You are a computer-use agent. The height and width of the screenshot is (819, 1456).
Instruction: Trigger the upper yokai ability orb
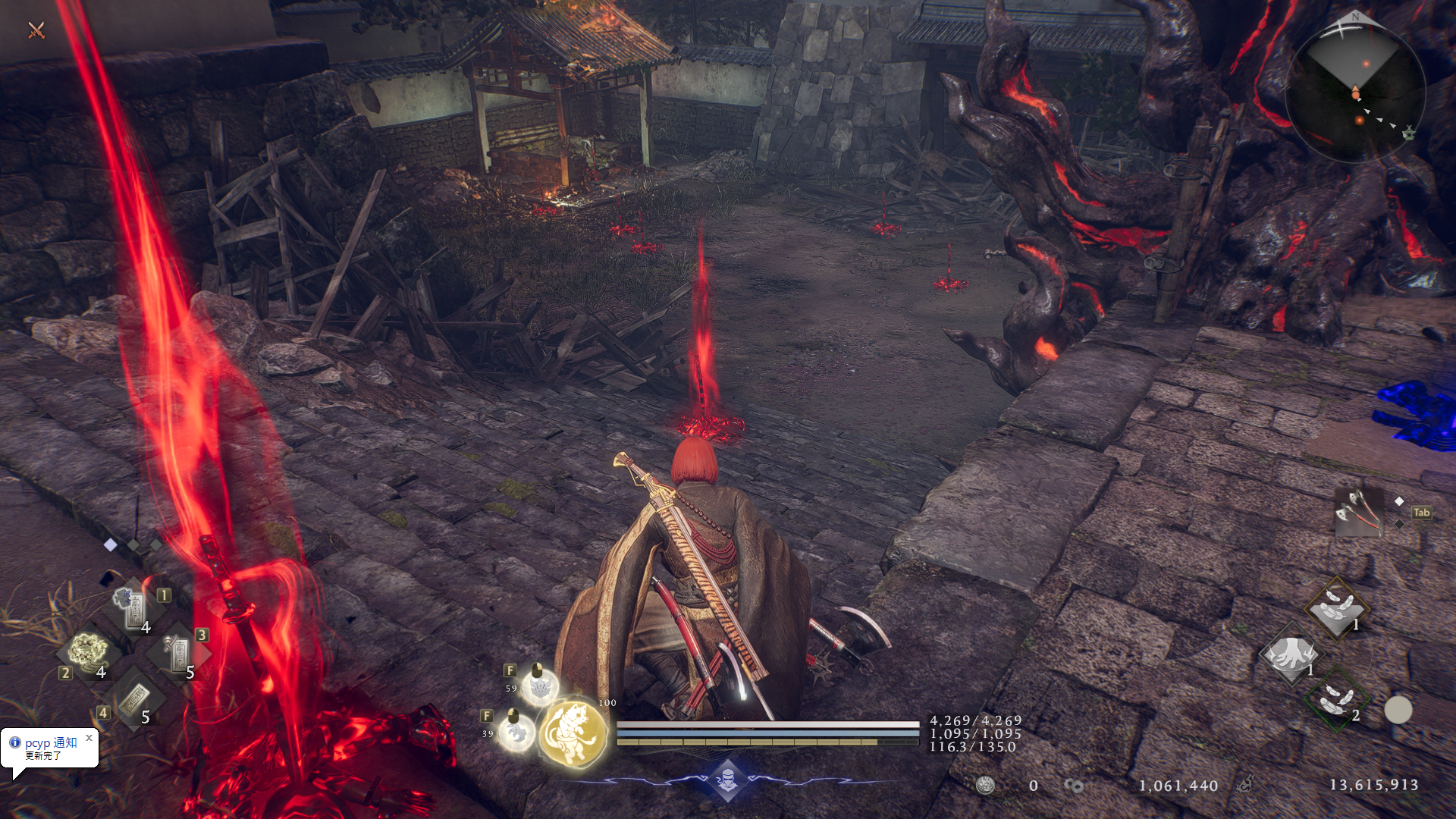point(539,688)
